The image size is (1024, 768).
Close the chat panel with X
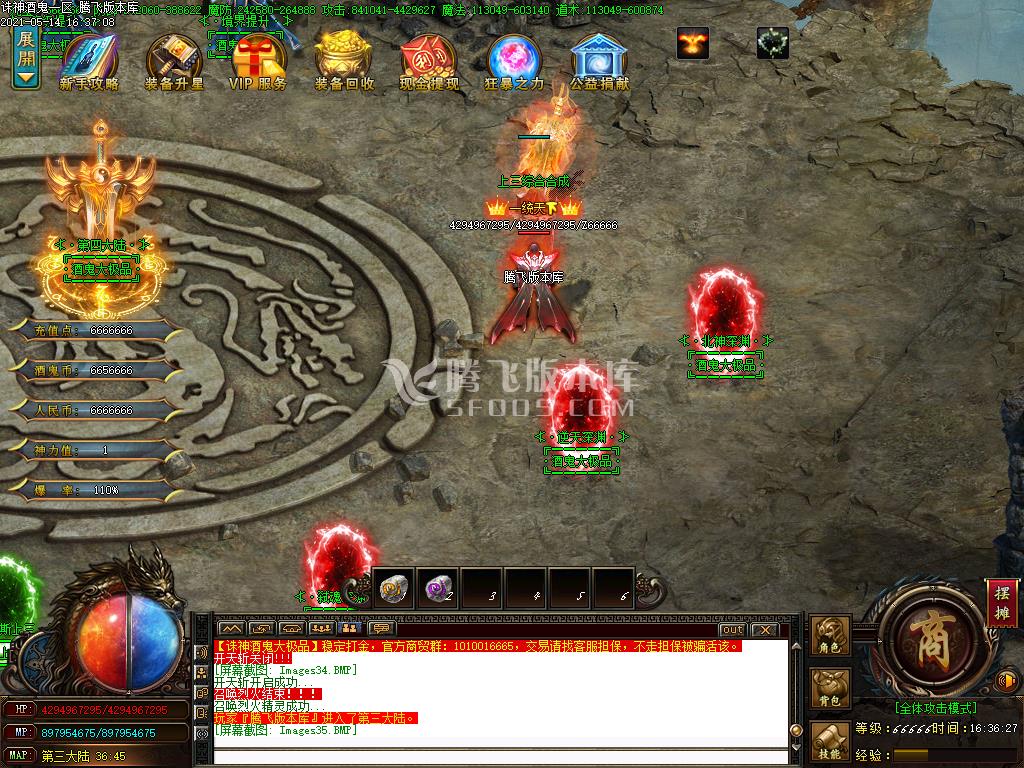(x=764, y=630)
